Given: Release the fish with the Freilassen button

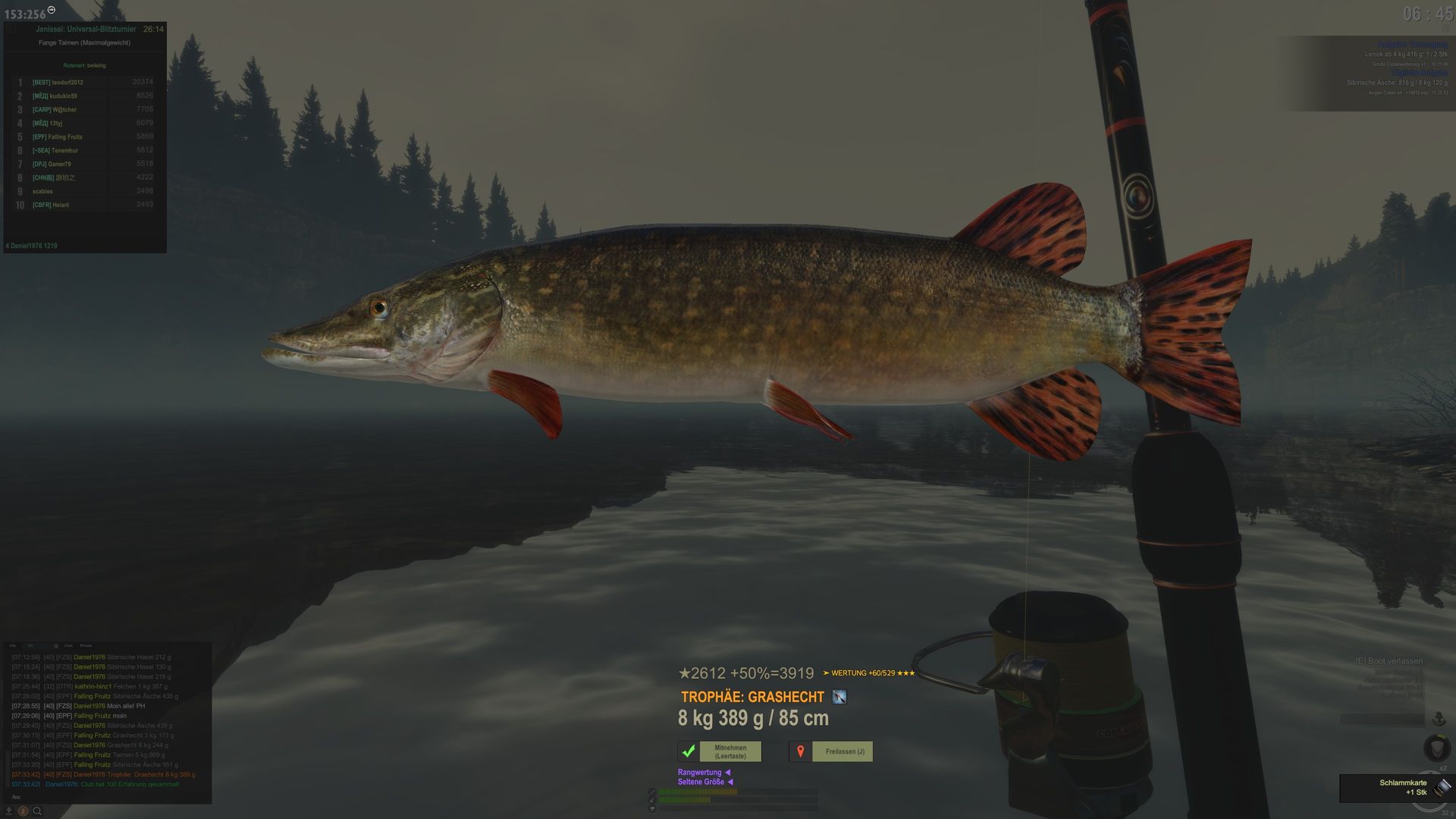Looking at the screenshot, I should click(844, 752).
